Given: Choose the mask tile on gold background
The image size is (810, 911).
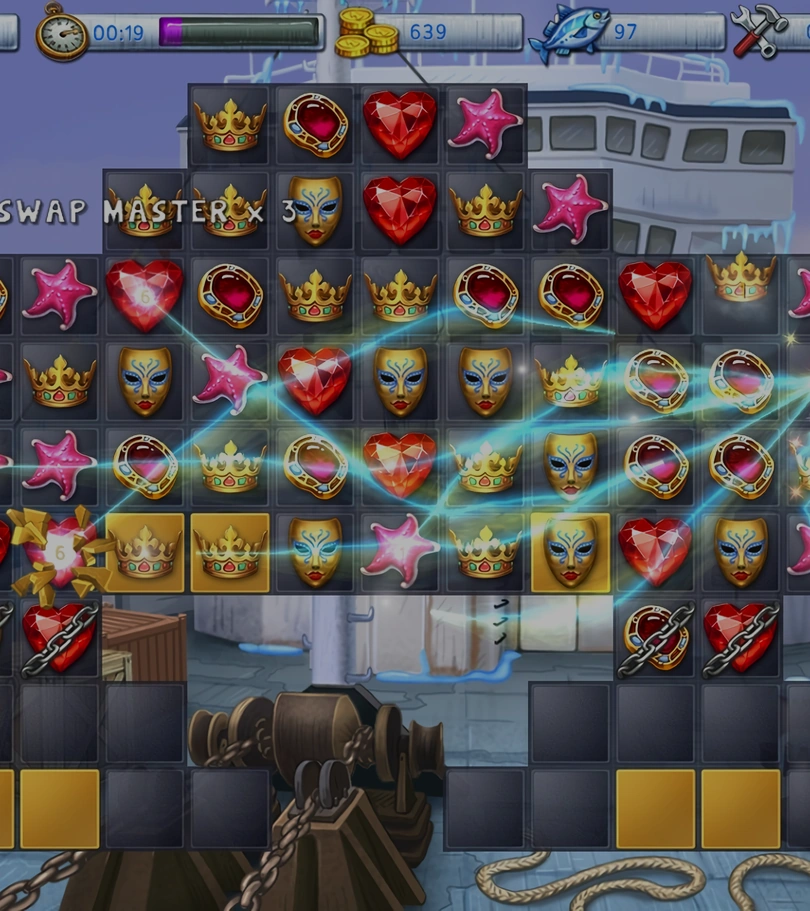Looking at the screenshot, I should [x=570, y=552].
